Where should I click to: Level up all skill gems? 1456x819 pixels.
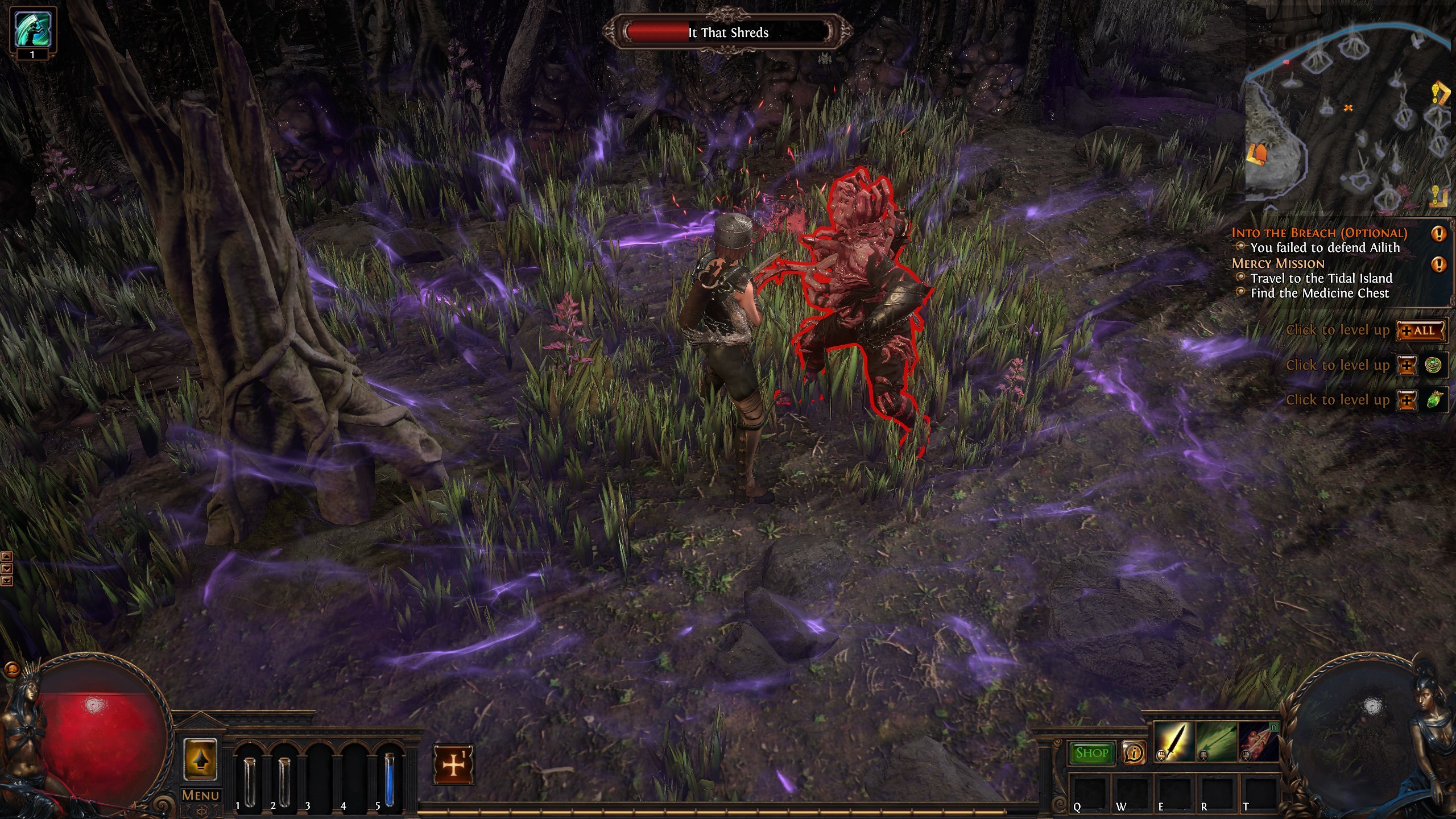pyautogui.click(x=1421, y=331)
